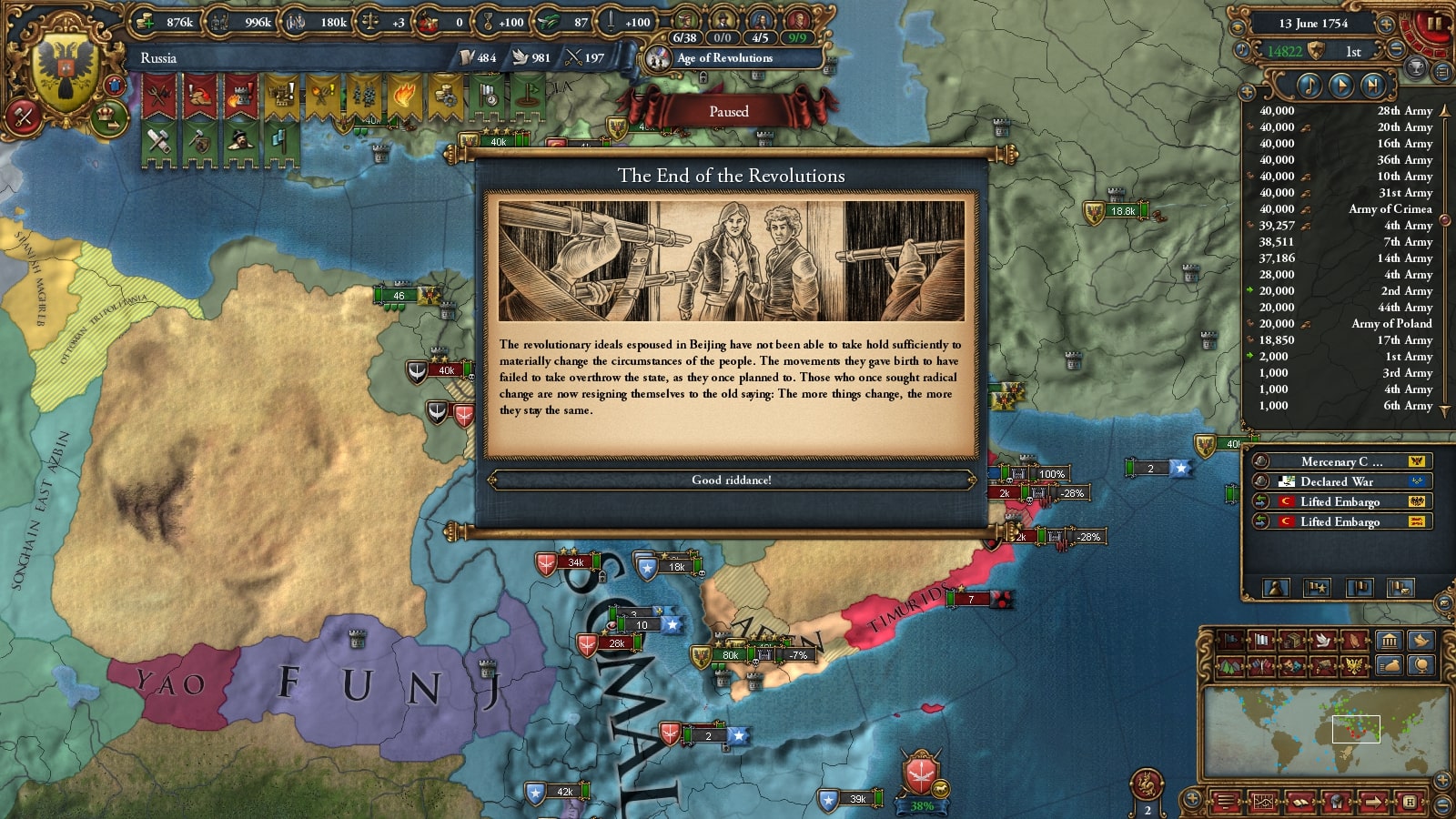Open the trophy achievements button

tap(1417, 68)
